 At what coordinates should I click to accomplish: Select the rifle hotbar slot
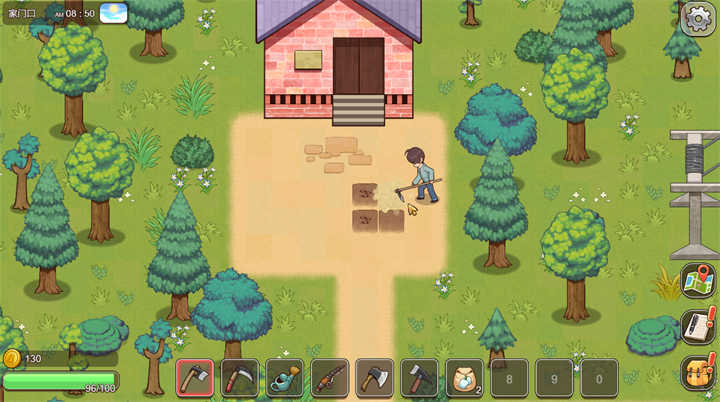[x=330, y=378]
